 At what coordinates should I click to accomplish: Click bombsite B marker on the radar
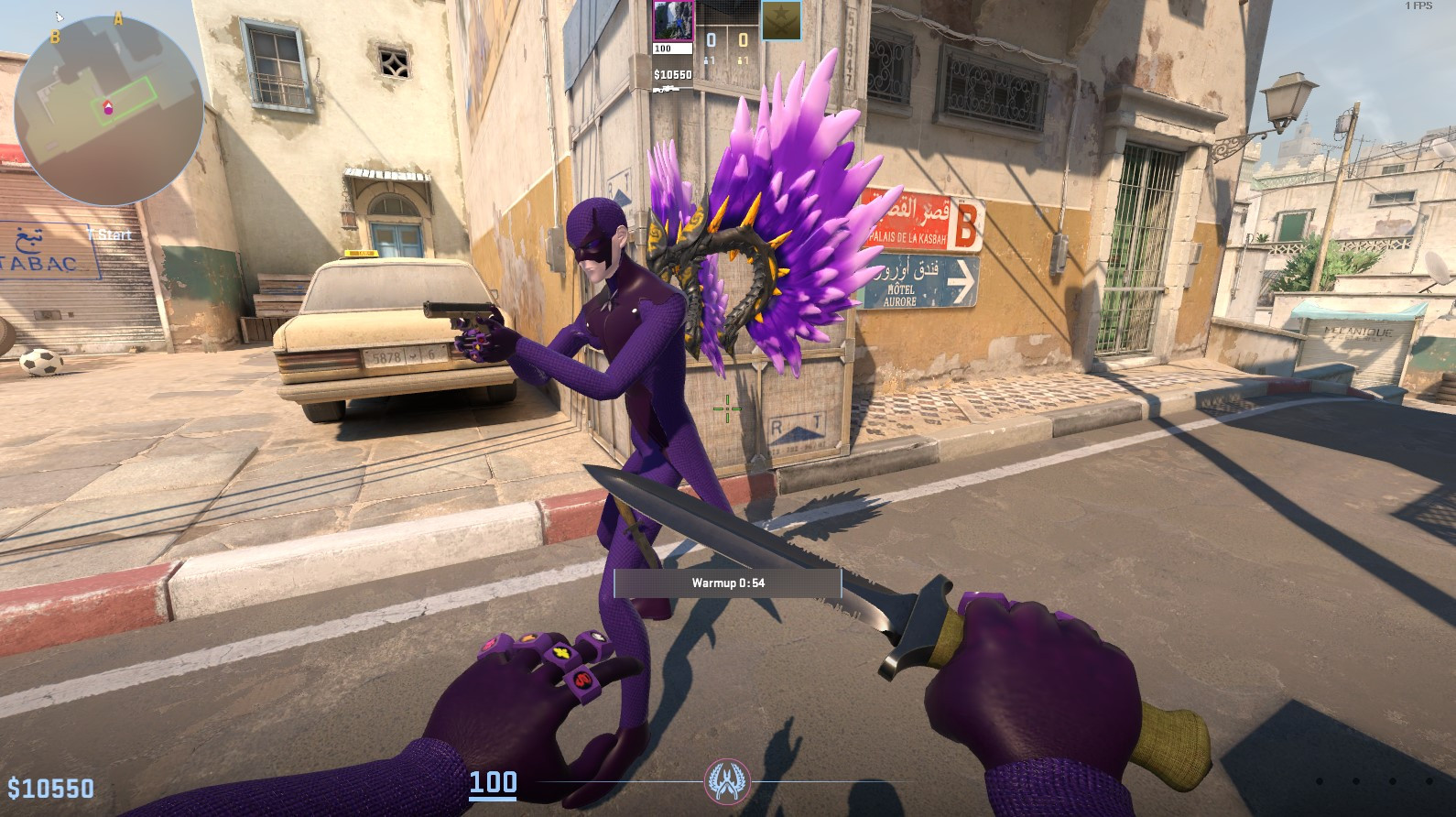tap(55, 38)
